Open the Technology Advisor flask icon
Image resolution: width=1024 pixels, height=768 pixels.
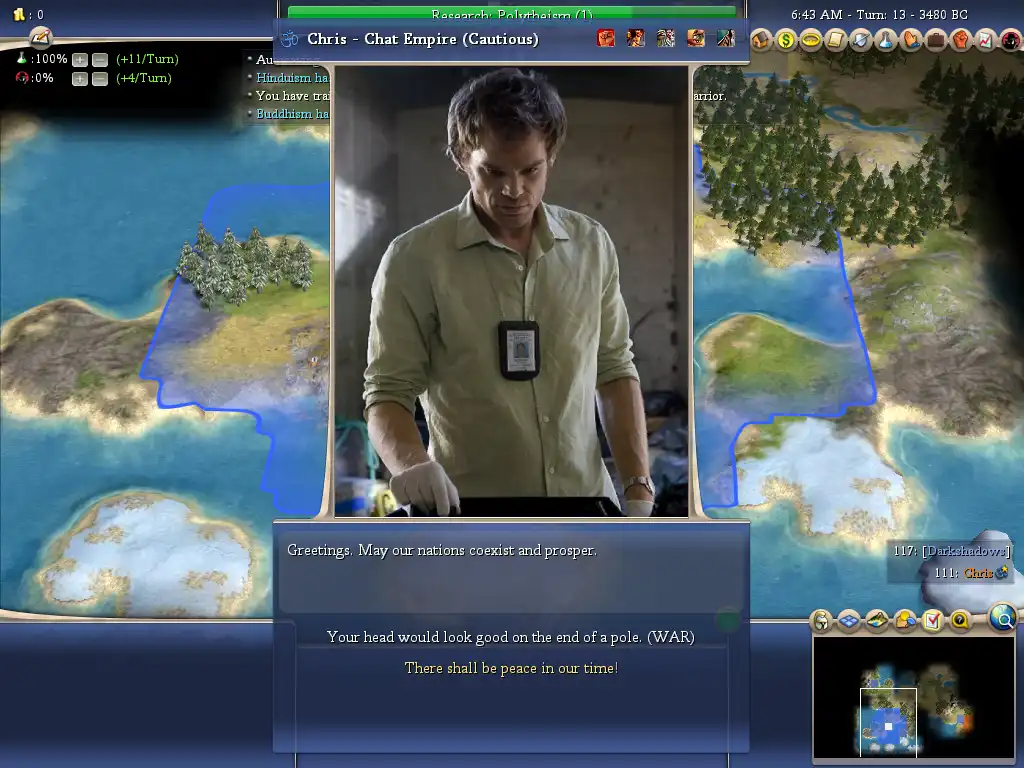[886, 40]
